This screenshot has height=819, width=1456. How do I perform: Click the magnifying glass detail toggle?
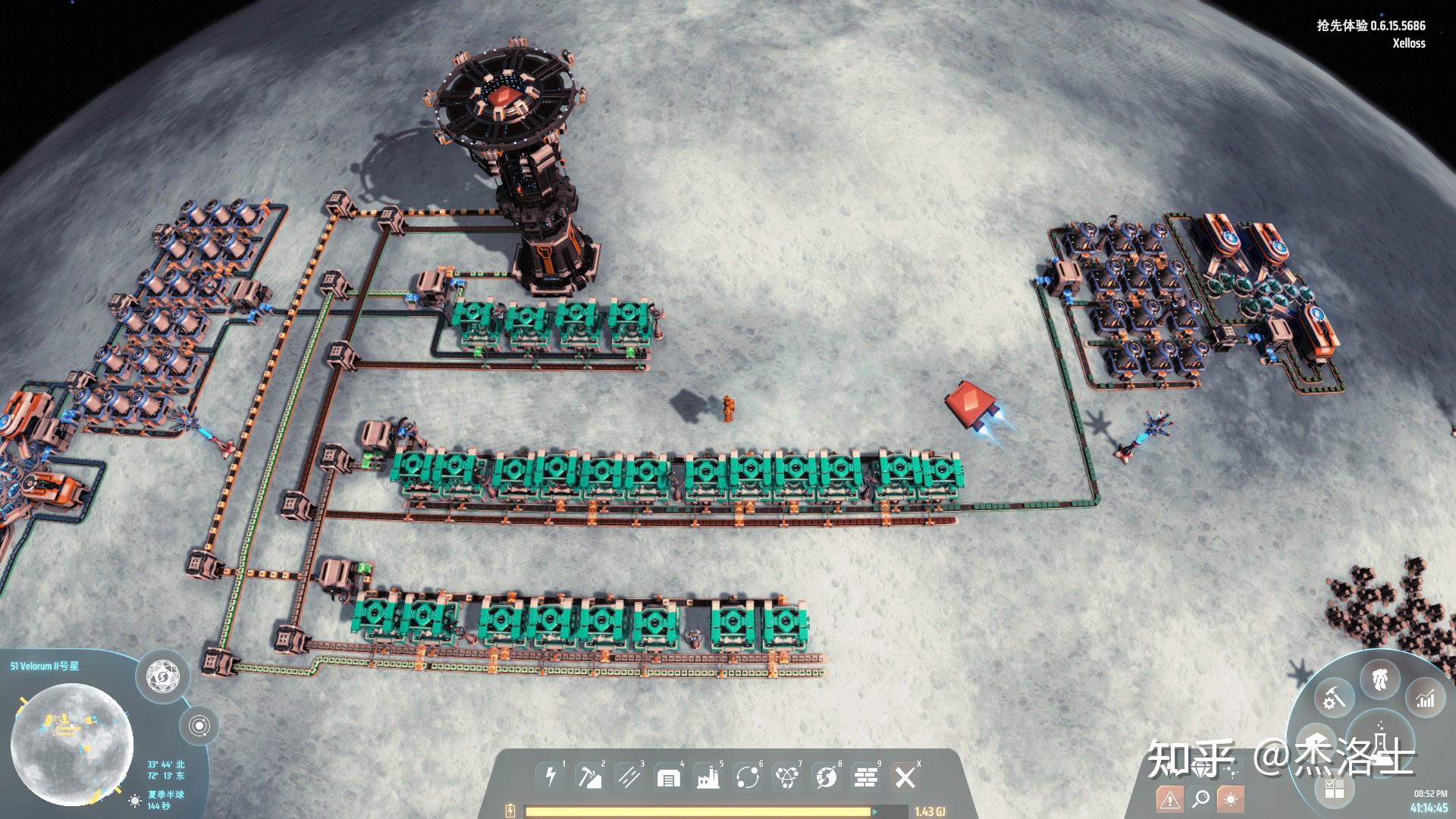[x=1200, y=799]
